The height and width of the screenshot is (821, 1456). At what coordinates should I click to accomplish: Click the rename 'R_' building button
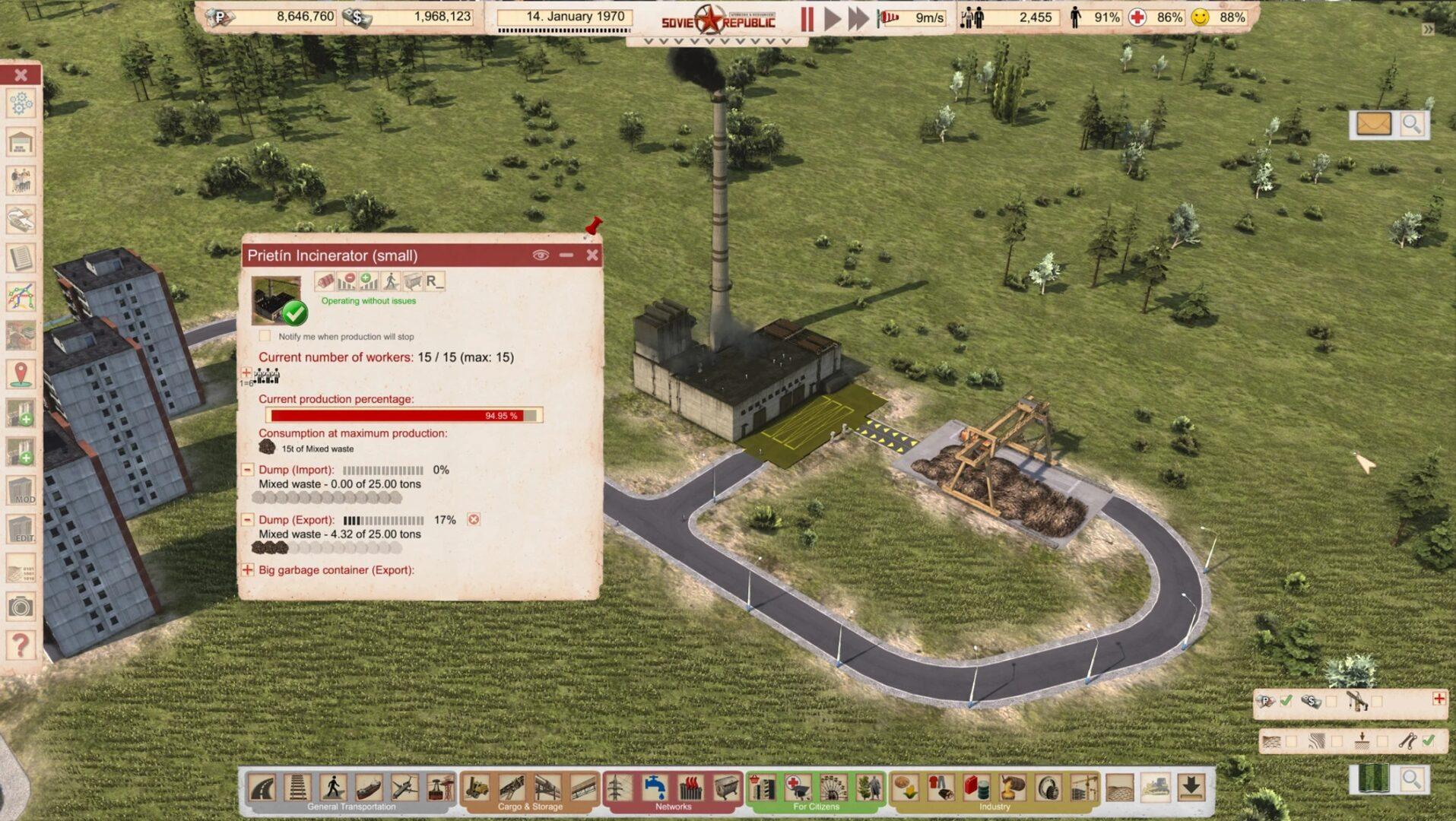click(x=434, y=281)
